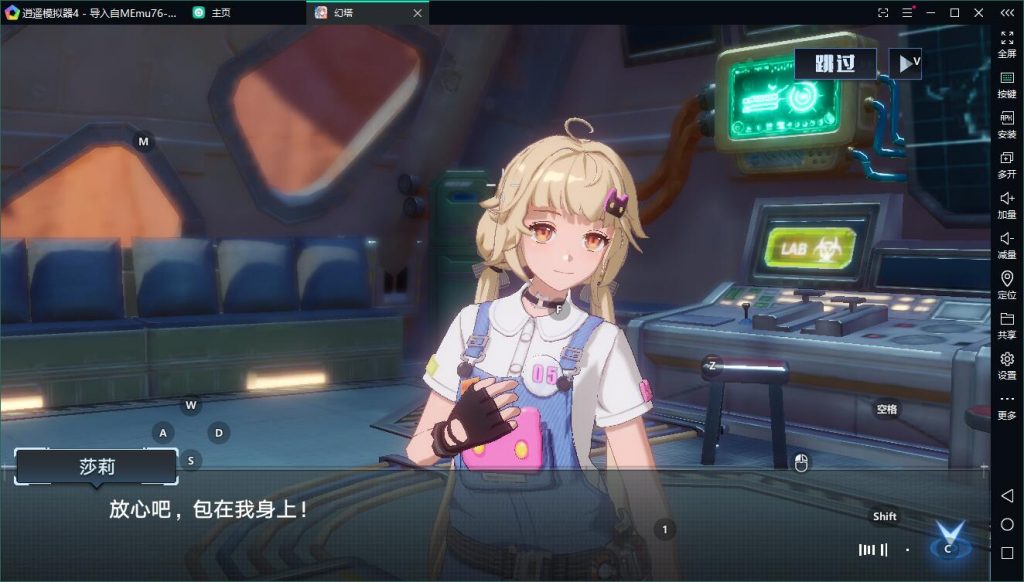This screenshot has height=582, width=1024.
Task: Open the emulator 设置 settings
Action: [x=1007, y=366]
